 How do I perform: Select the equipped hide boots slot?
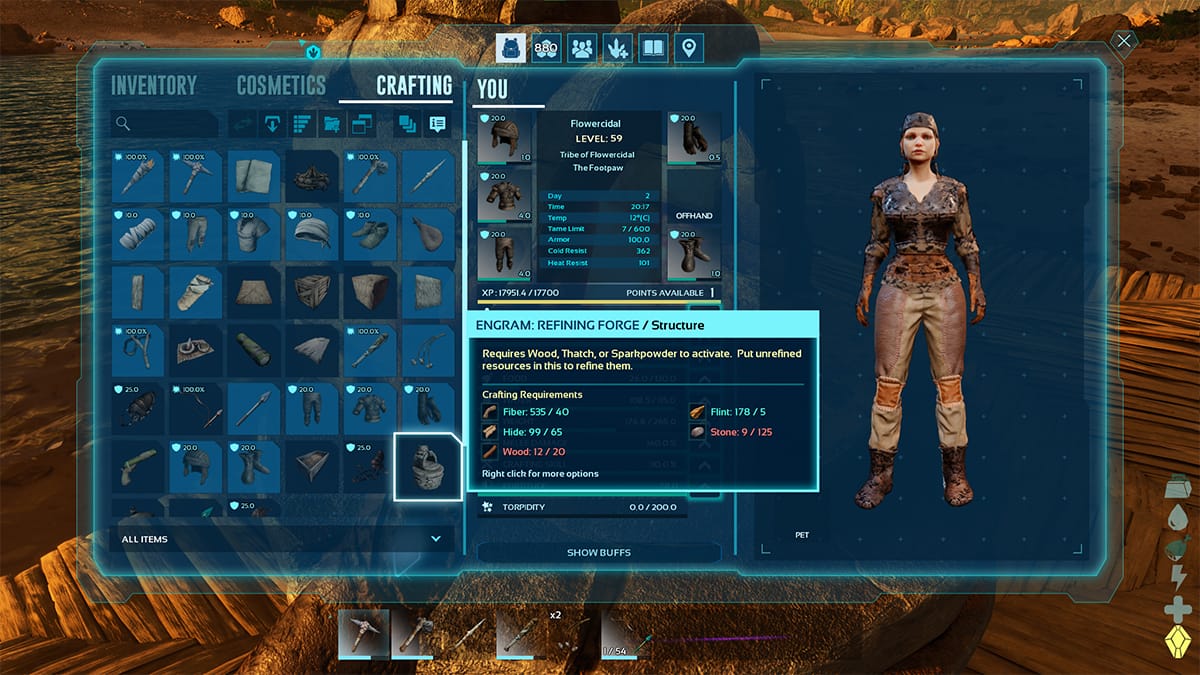(x=694, y=254)
